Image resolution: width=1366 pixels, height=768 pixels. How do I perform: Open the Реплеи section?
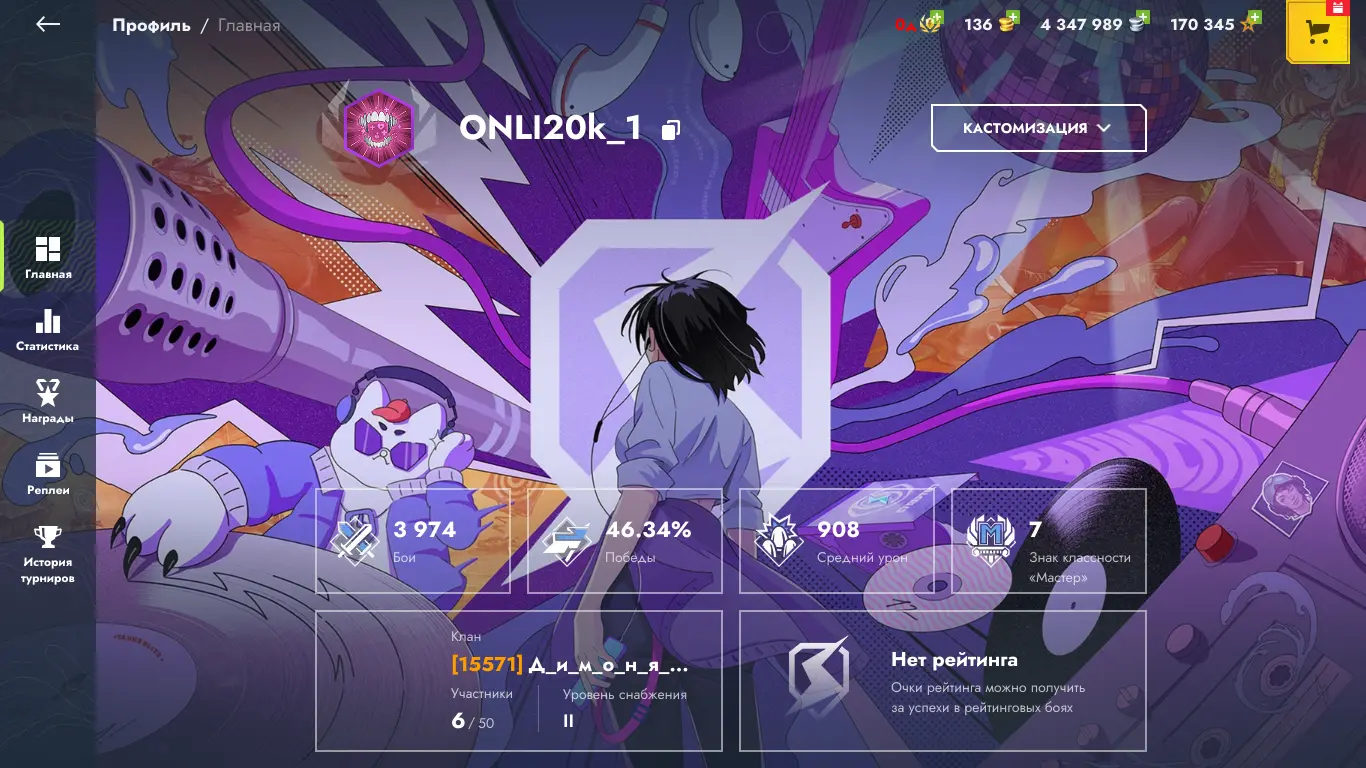coord(47,474)
